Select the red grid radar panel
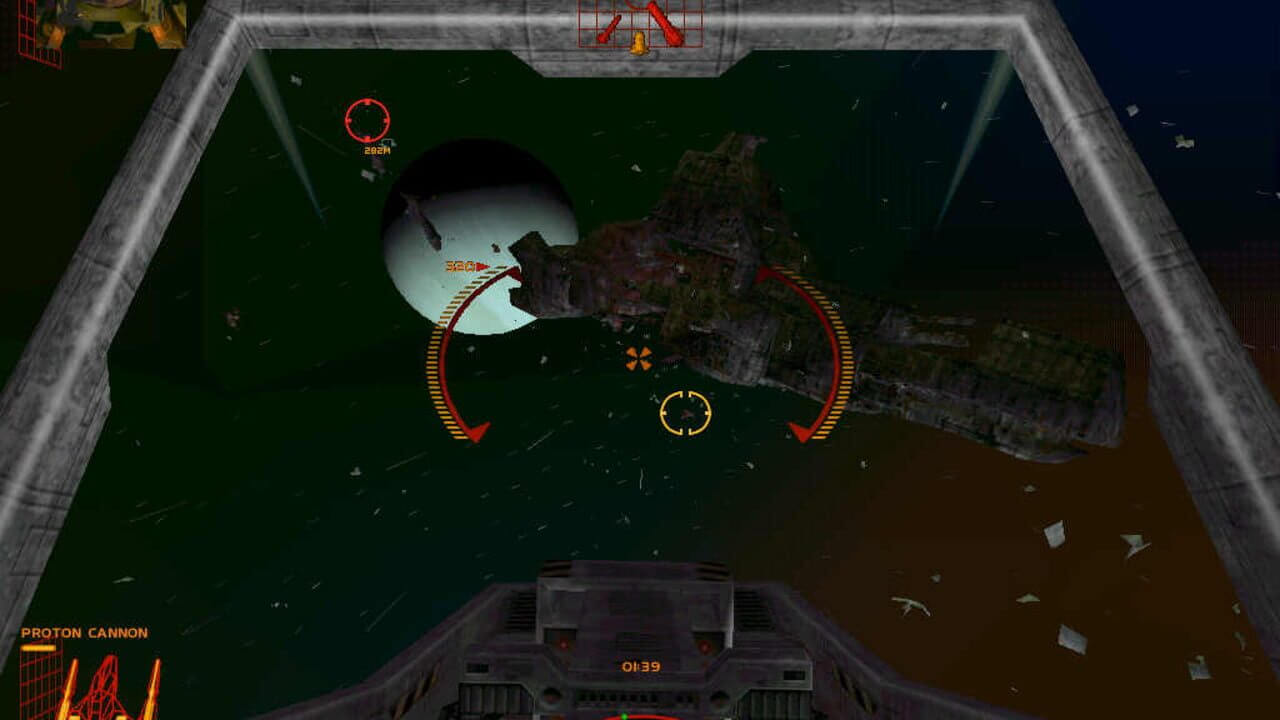The width and height of the screenshot is (1280, 720). click(640, 24)
